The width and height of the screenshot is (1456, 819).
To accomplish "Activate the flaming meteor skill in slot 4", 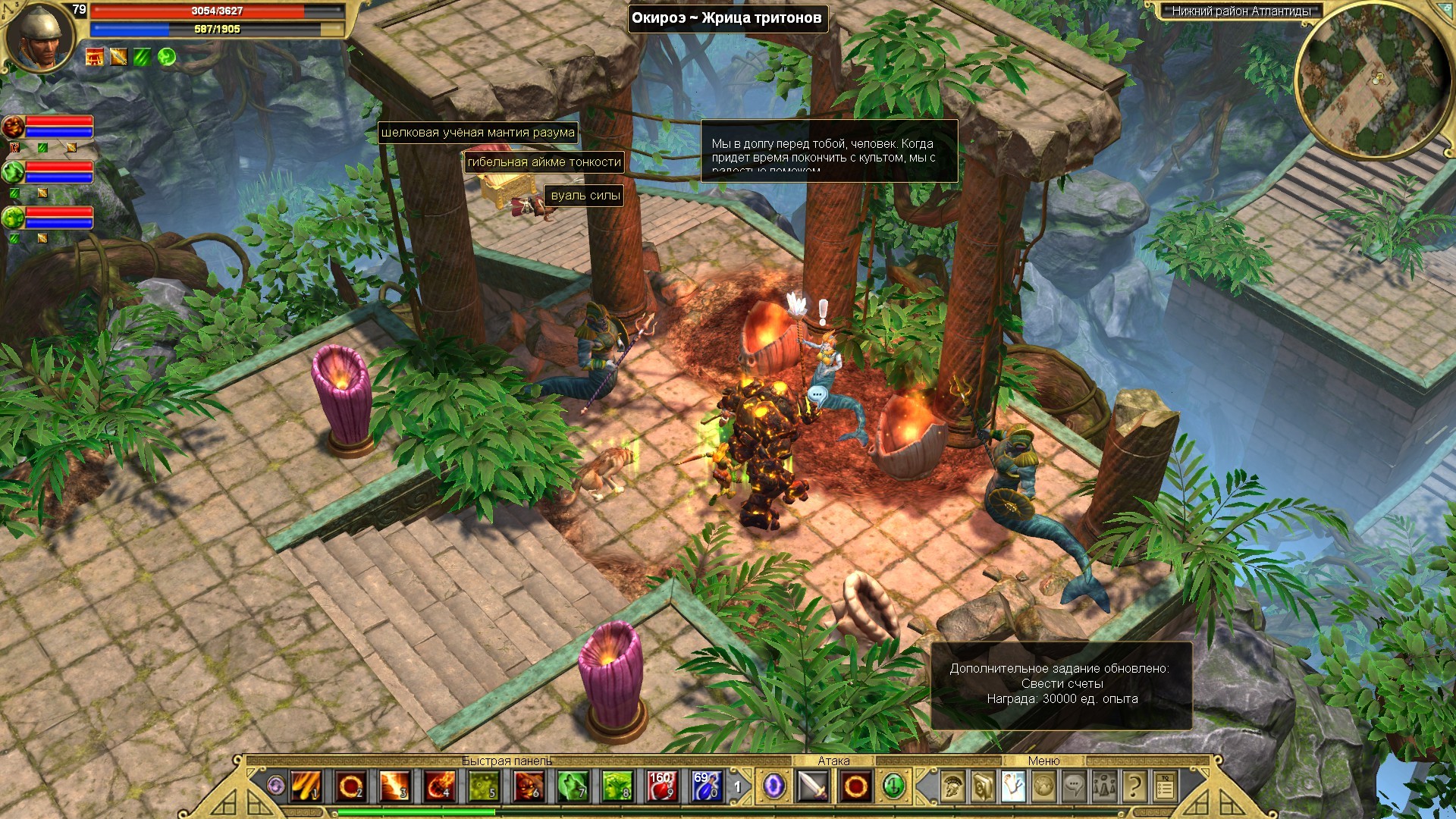I will coord(440,786).
